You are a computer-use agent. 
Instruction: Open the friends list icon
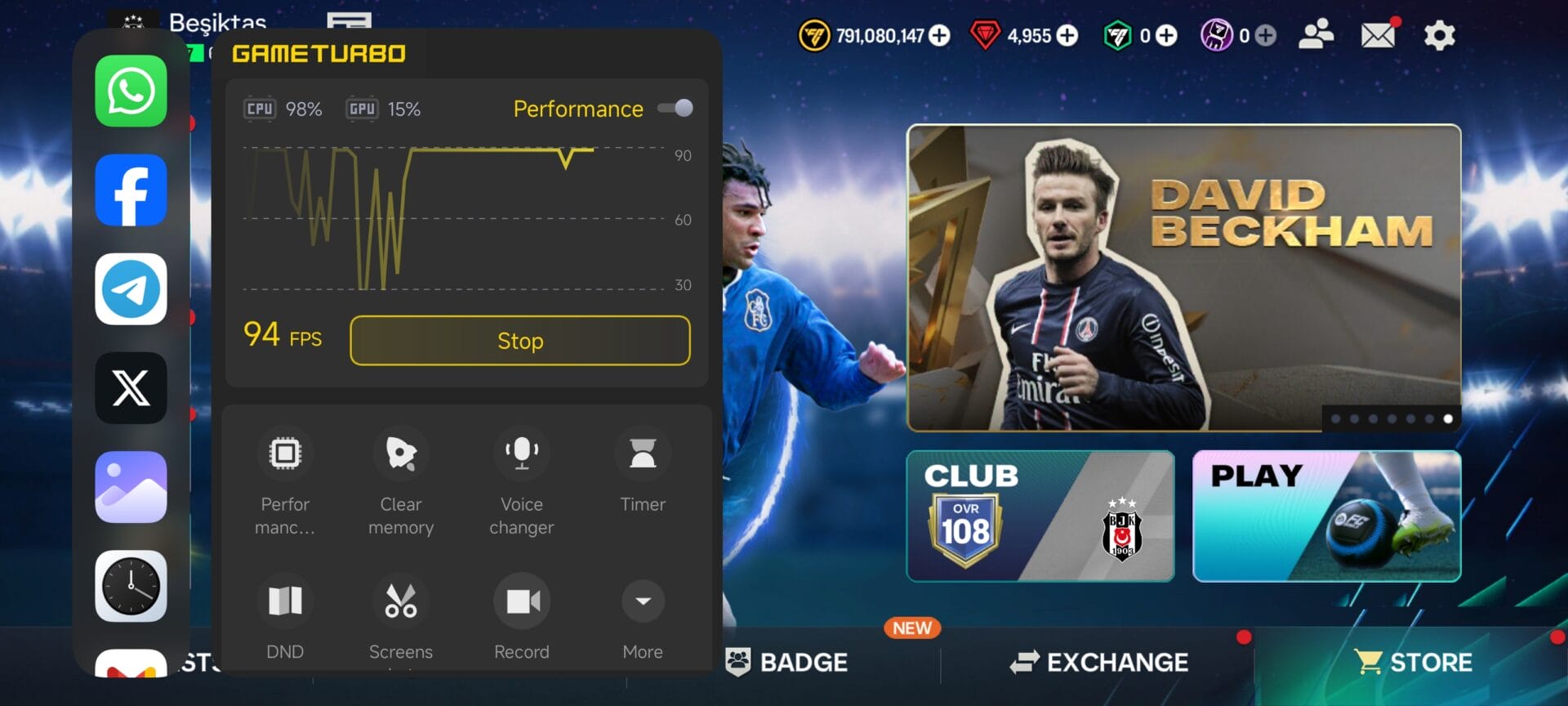tap(1316, 35)
